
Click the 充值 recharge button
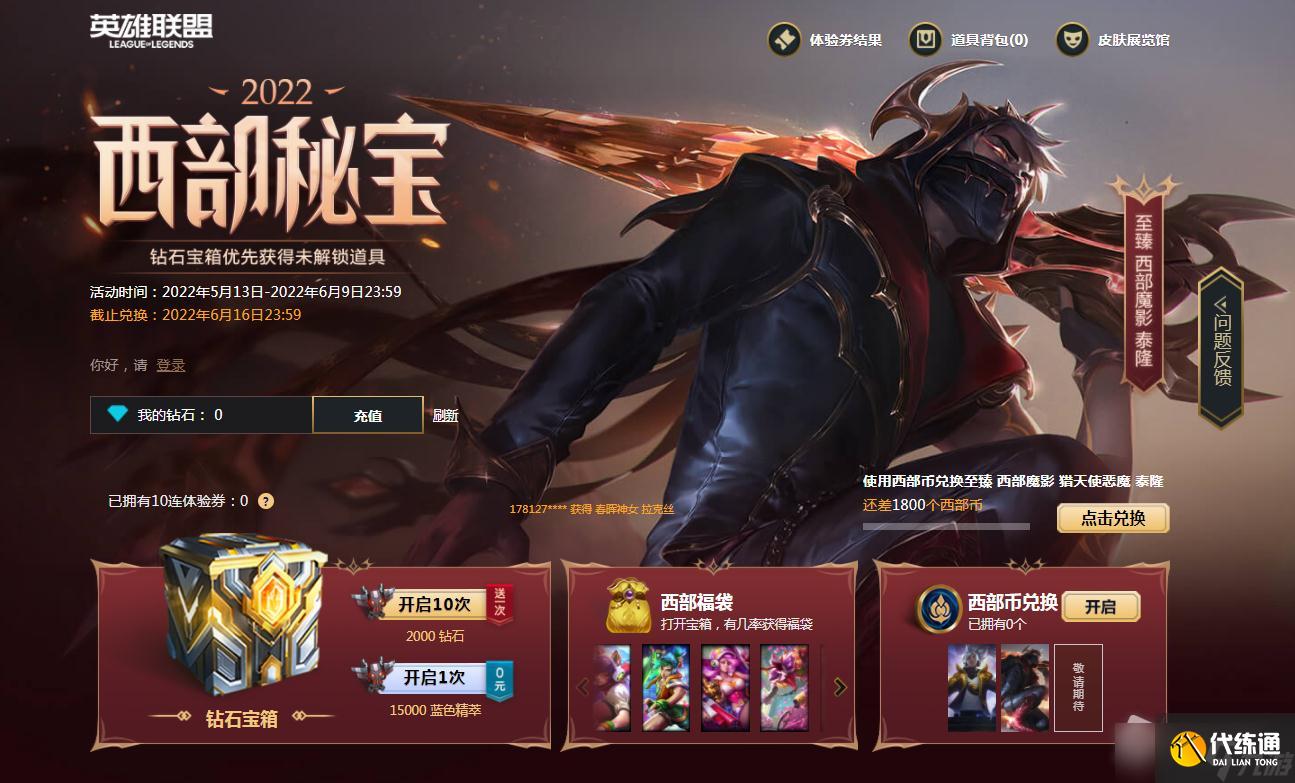(368, 414)
